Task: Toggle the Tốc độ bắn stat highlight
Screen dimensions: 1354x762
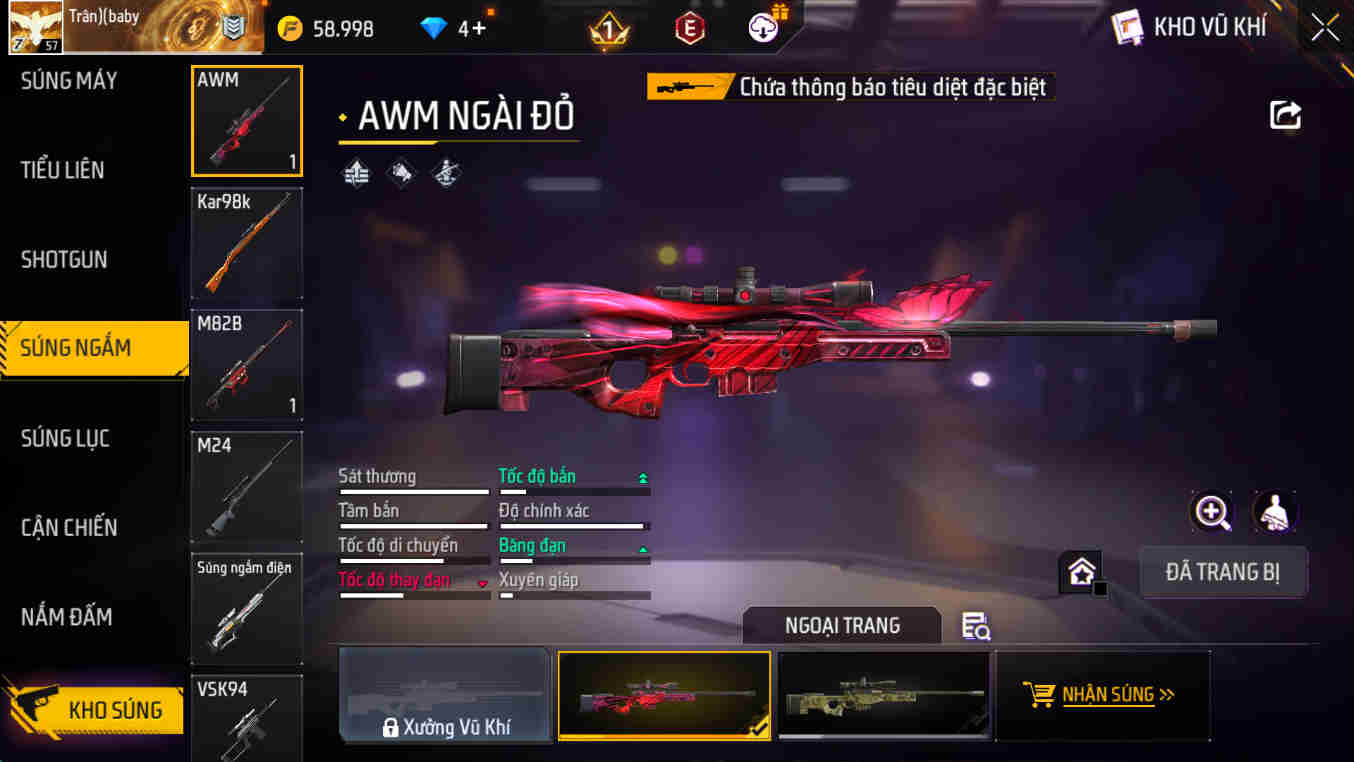Action: click(537, 476)
